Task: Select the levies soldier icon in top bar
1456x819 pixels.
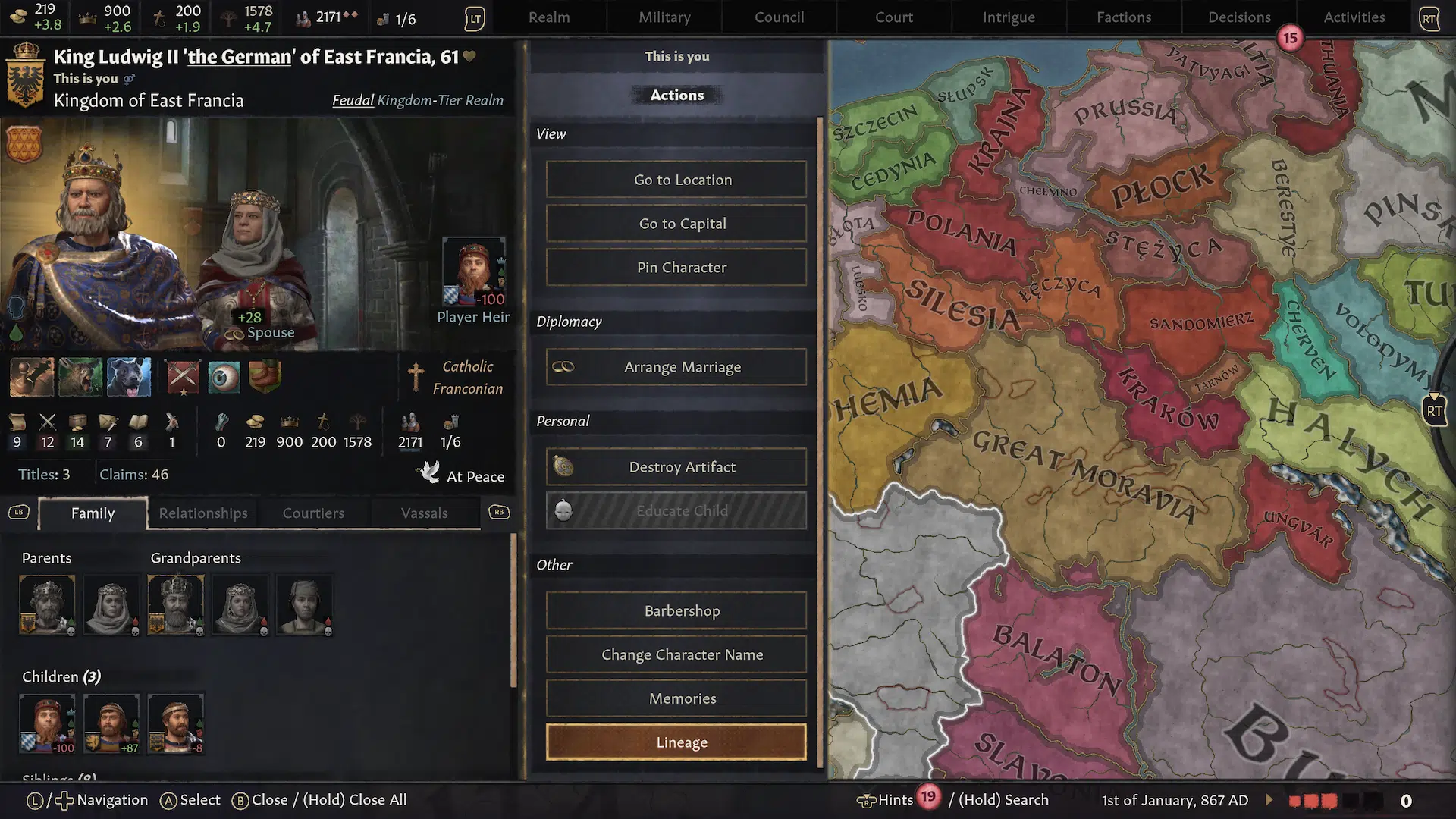Action: pyautogui.click(x=303, y=17)
